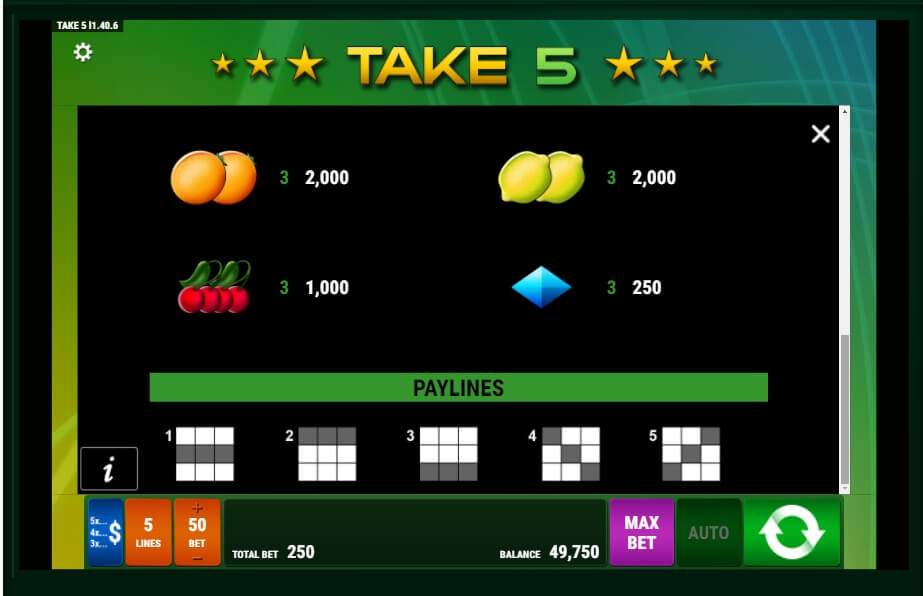Screen dimensions: 923x596
Task: Open the blue paytable dollar button
Action: (x=105, y=532)
